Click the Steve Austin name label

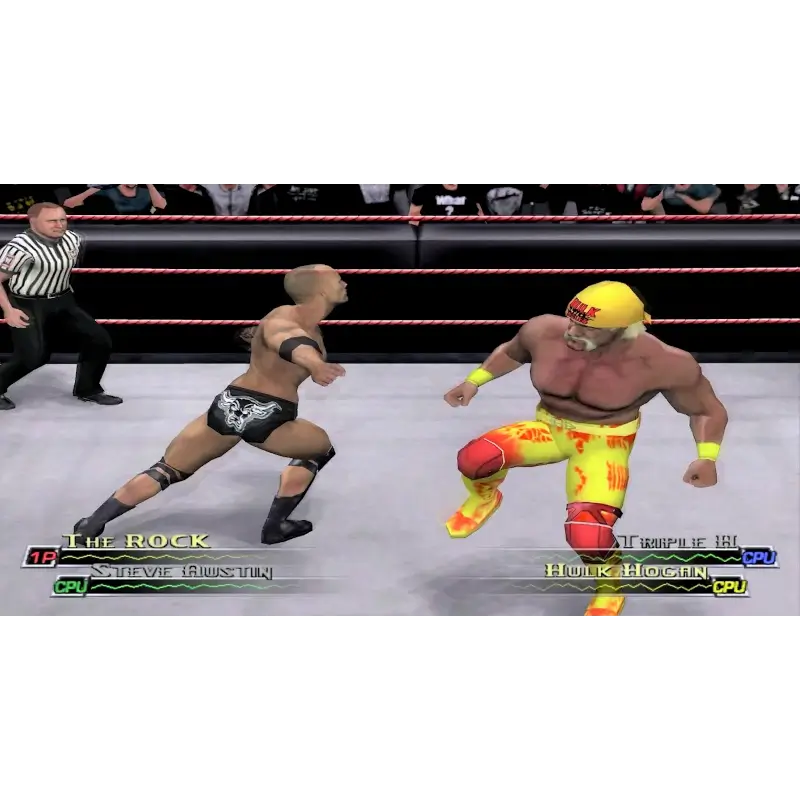click(x=181, y=572)
